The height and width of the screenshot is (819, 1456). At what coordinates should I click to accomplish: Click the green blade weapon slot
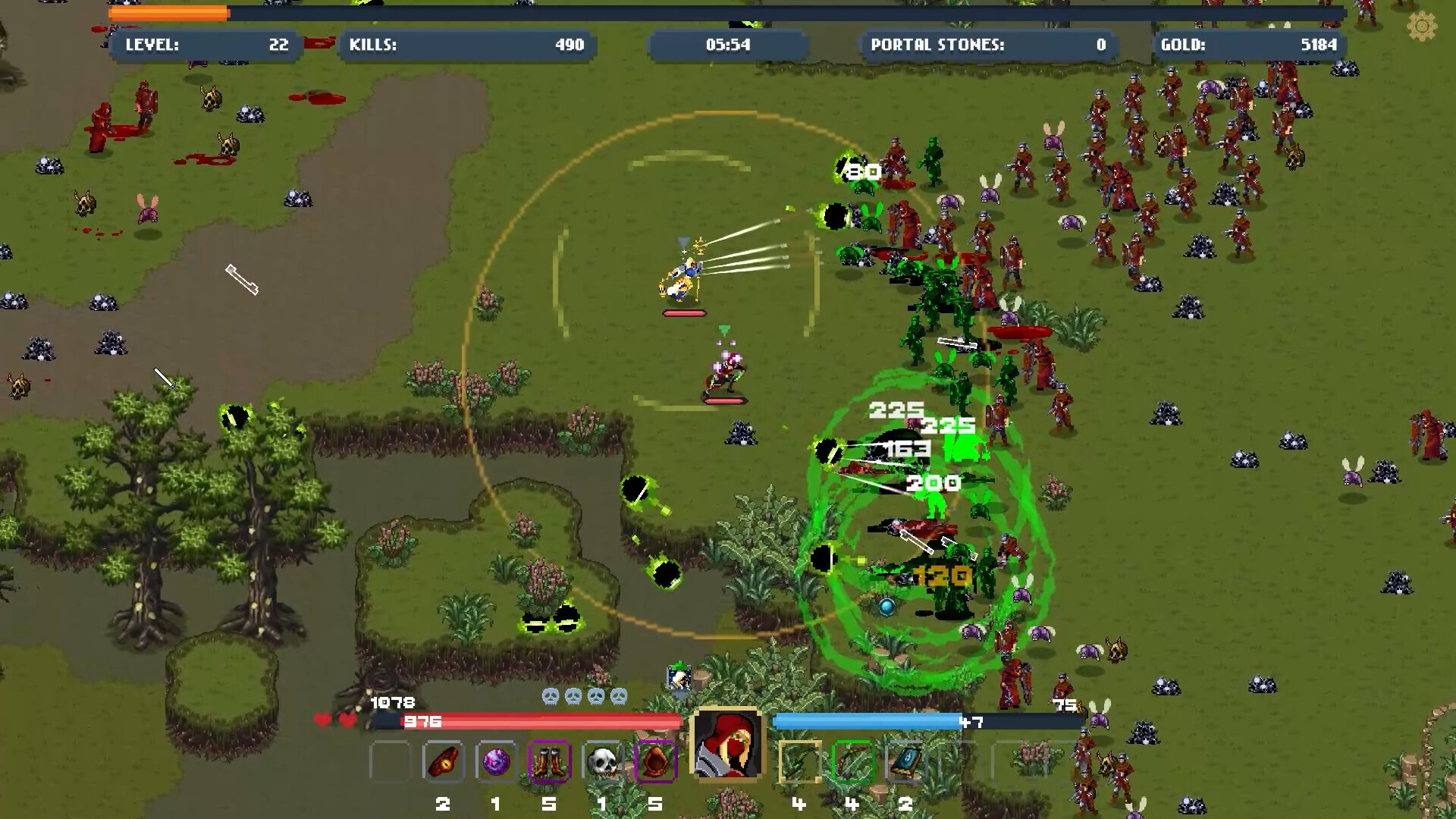click(799, 762)
